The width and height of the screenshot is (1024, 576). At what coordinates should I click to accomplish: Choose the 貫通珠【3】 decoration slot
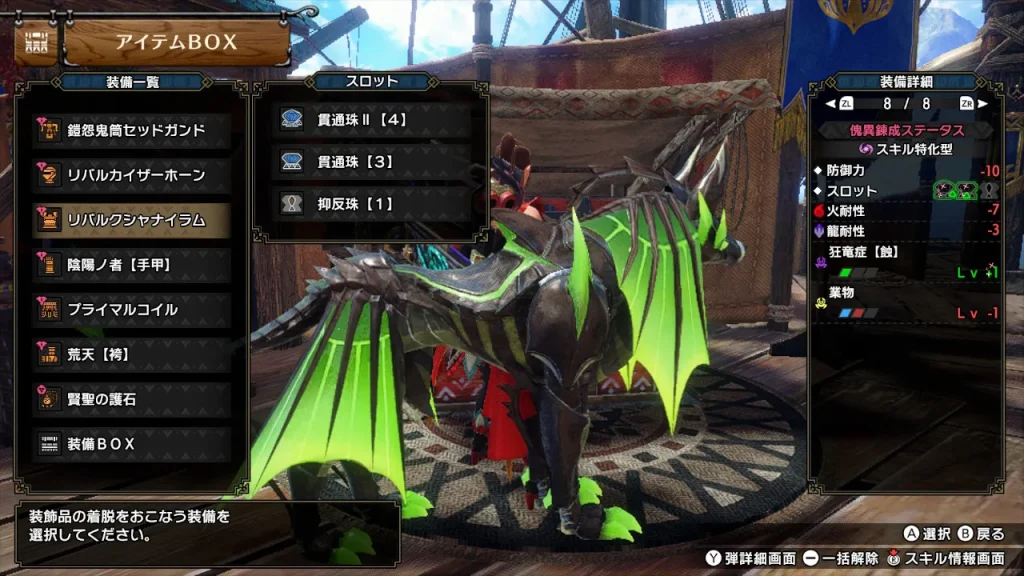371,162
